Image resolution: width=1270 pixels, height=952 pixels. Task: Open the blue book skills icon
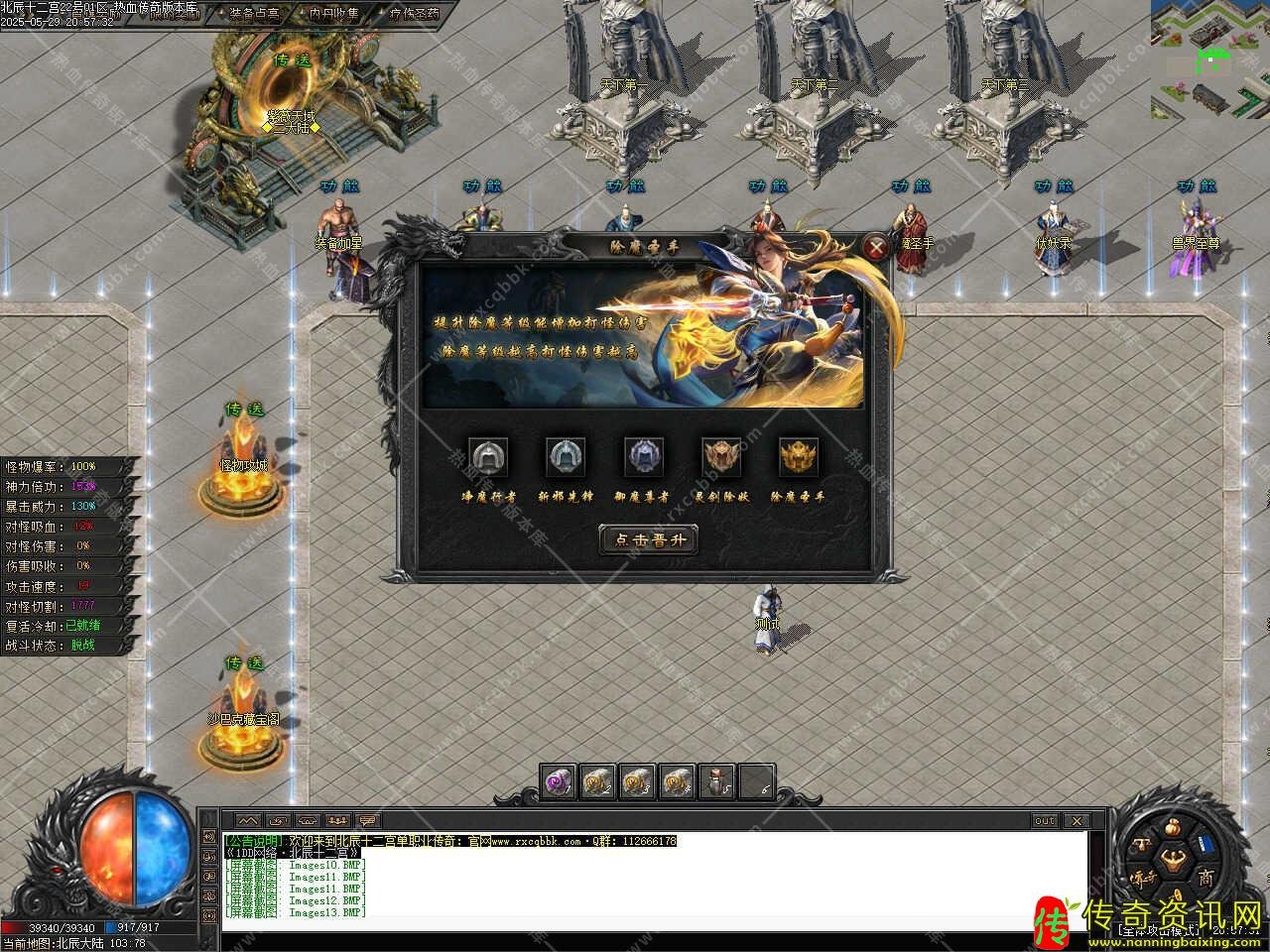pyautogui.click(x=1205, y=844)
